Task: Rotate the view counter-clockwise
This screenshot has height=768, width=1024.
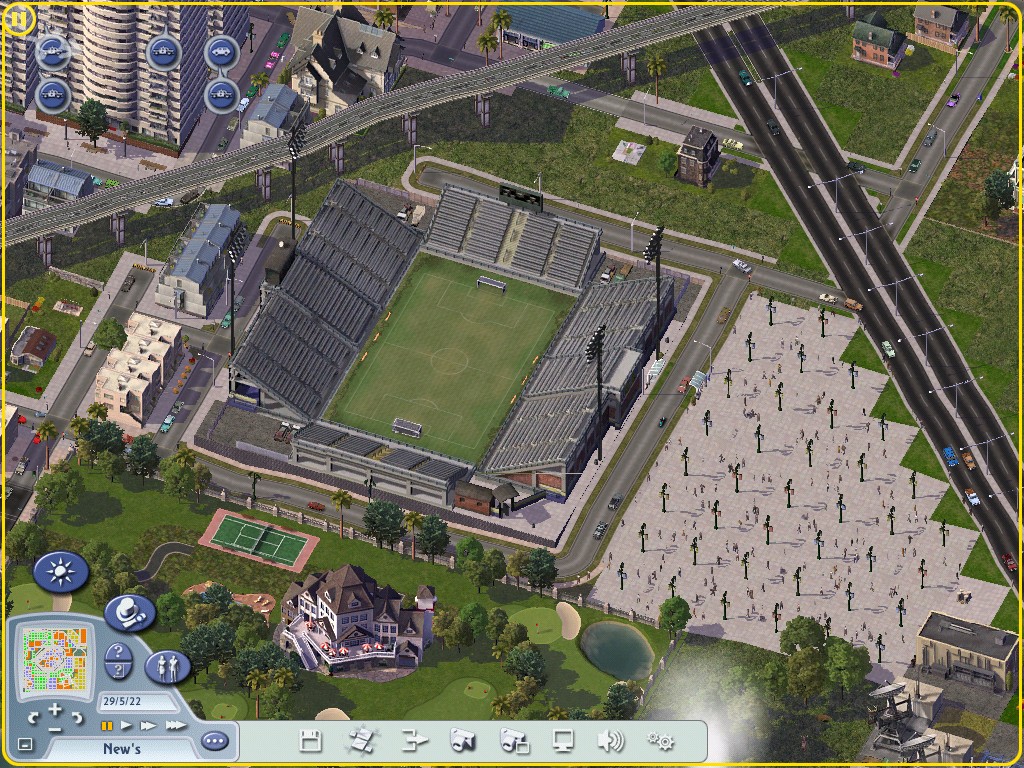Action: (34, 718)
